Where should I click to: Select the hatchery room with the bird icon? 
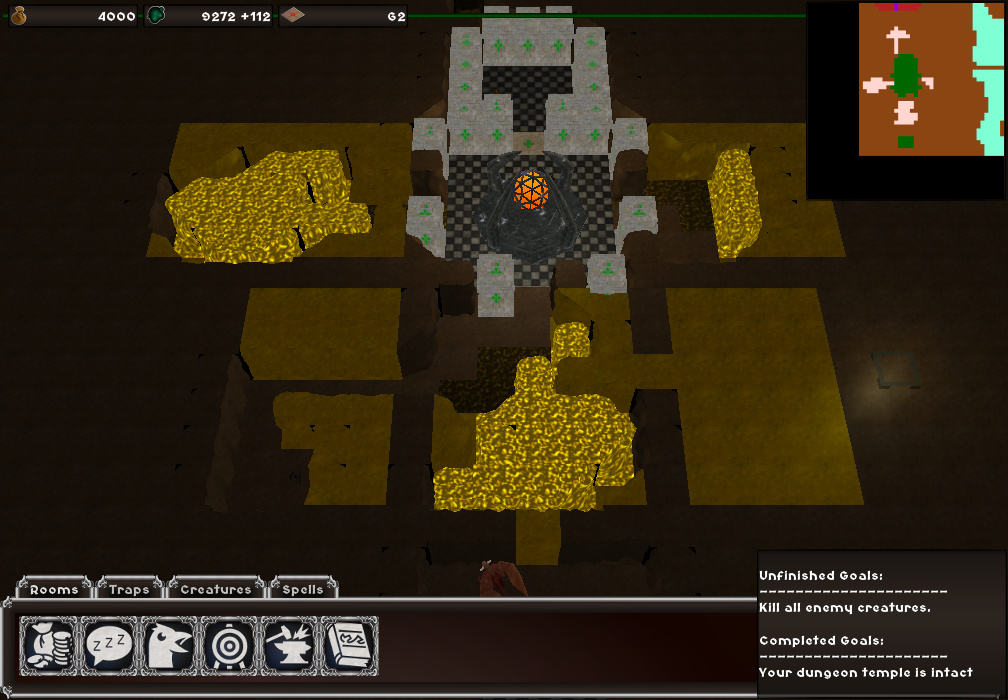[x=170, y=646]
